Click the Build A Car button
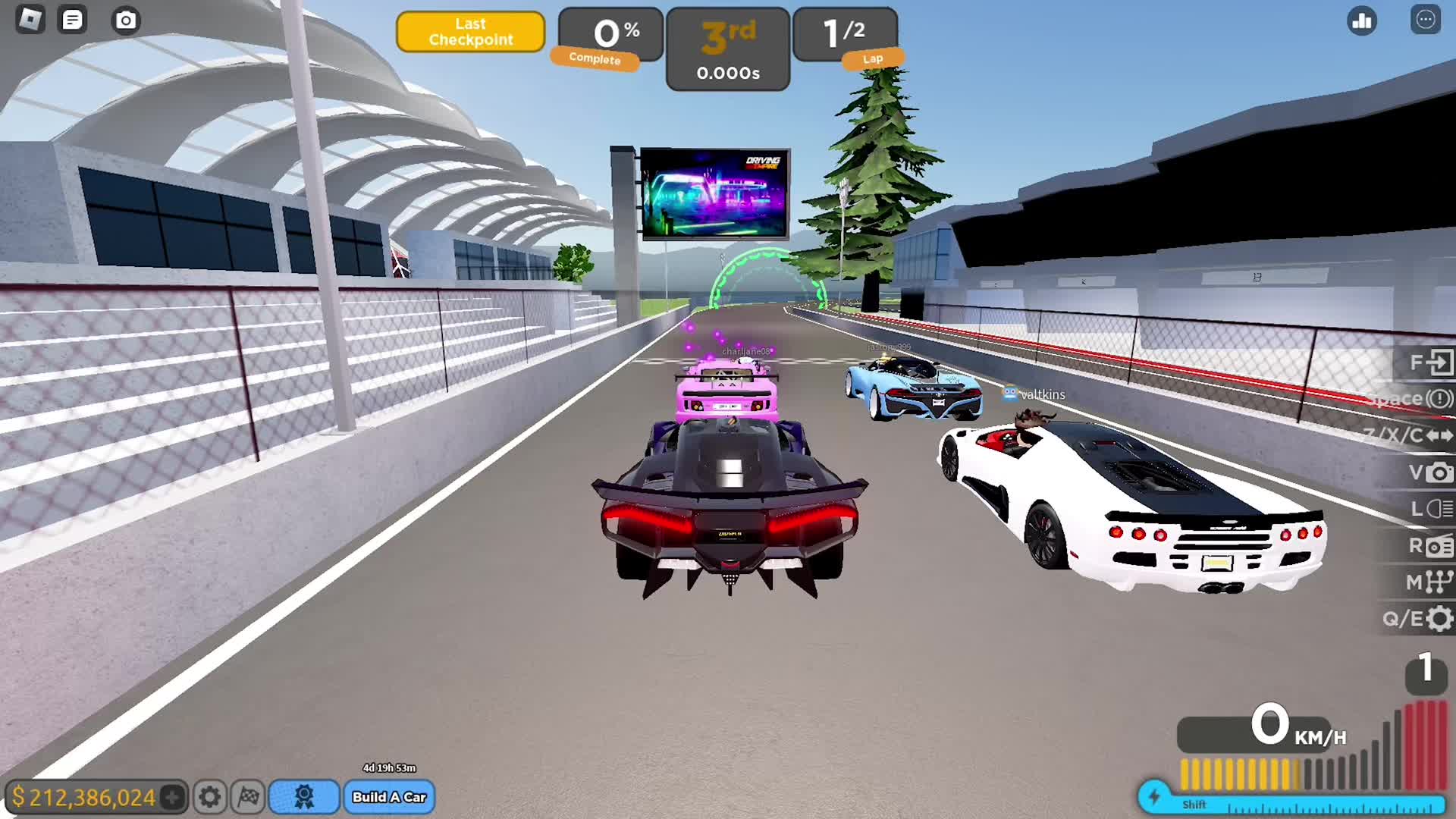This screenshot has width=1456, height=819. click(x=389, y=797)
